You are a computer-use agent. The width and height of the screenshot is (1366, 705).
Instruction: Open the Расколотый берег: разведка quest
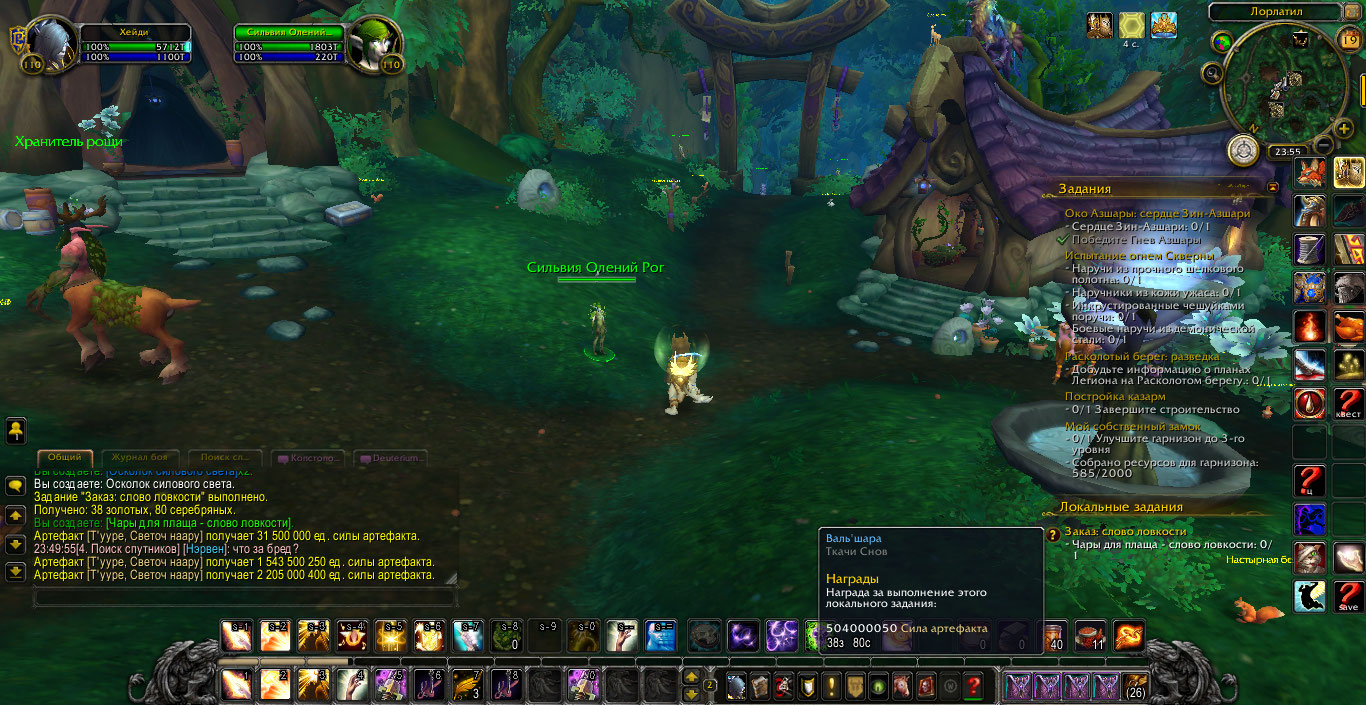tap(1141, 355)
